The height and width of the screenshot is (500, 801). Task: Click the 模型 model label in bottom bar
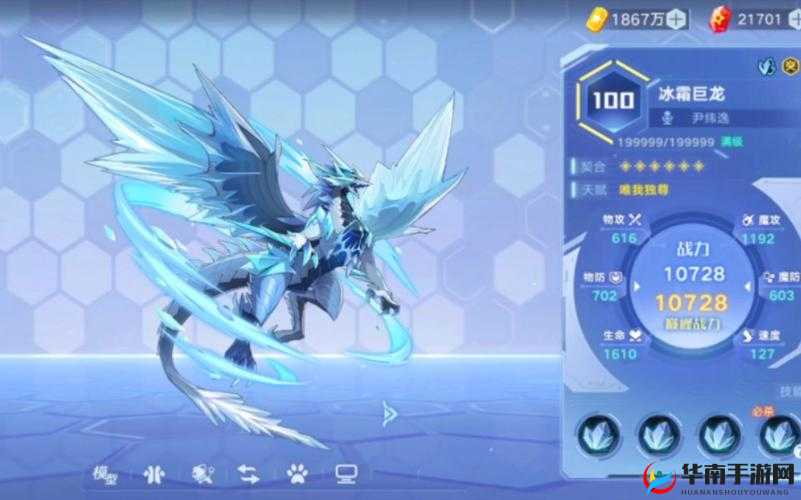(98, 474)
